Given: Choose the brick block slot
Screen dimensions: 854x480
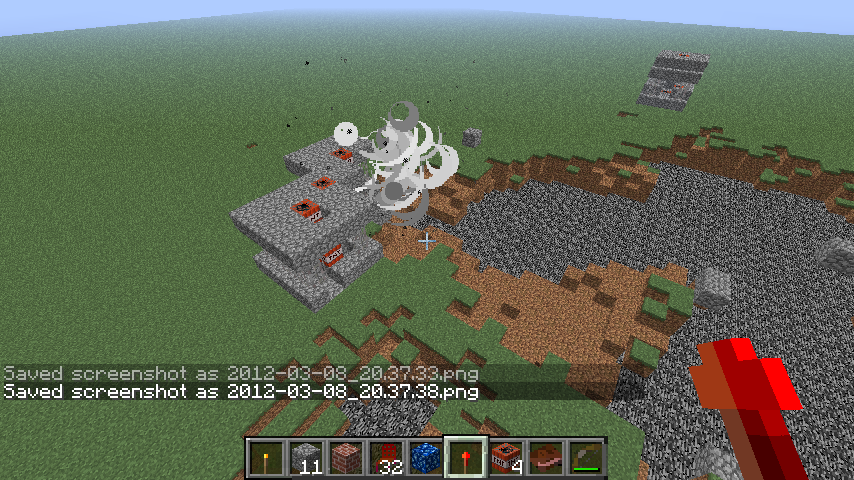Looking at the screenshot, I should point(345,459).
